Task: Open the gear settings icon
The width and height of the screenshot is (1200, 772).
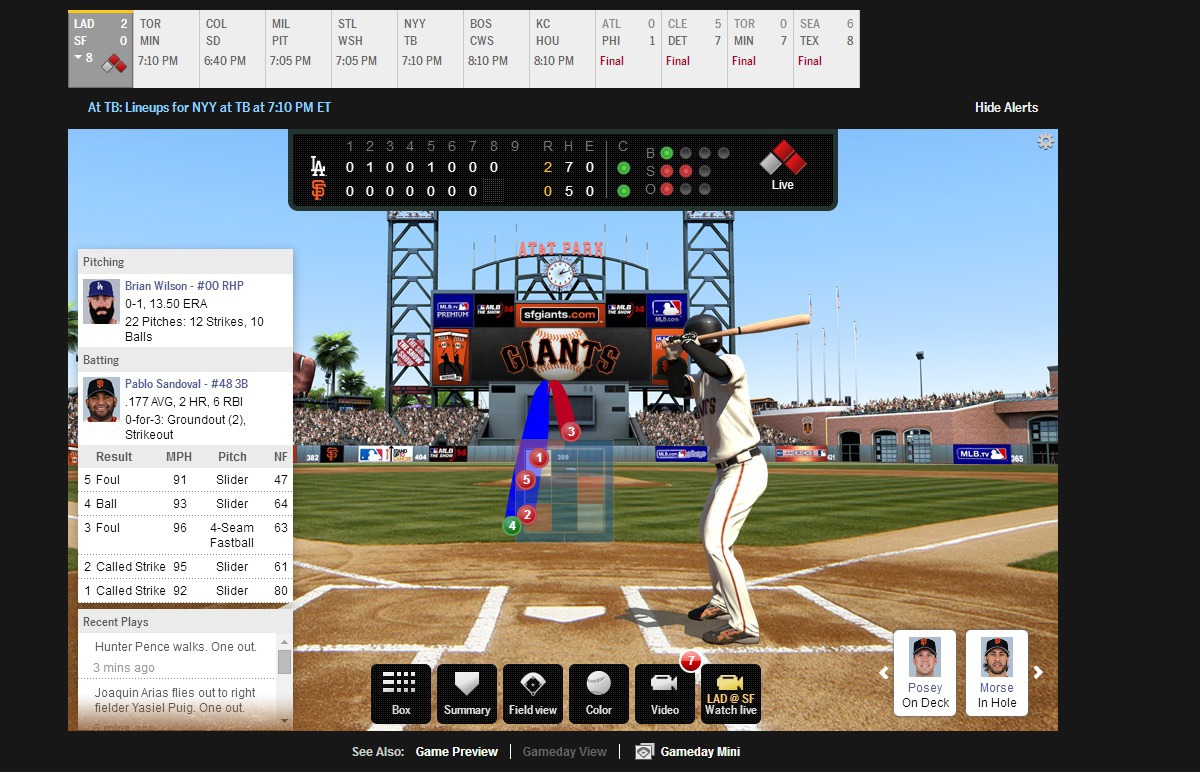Action: point(1045,142)
